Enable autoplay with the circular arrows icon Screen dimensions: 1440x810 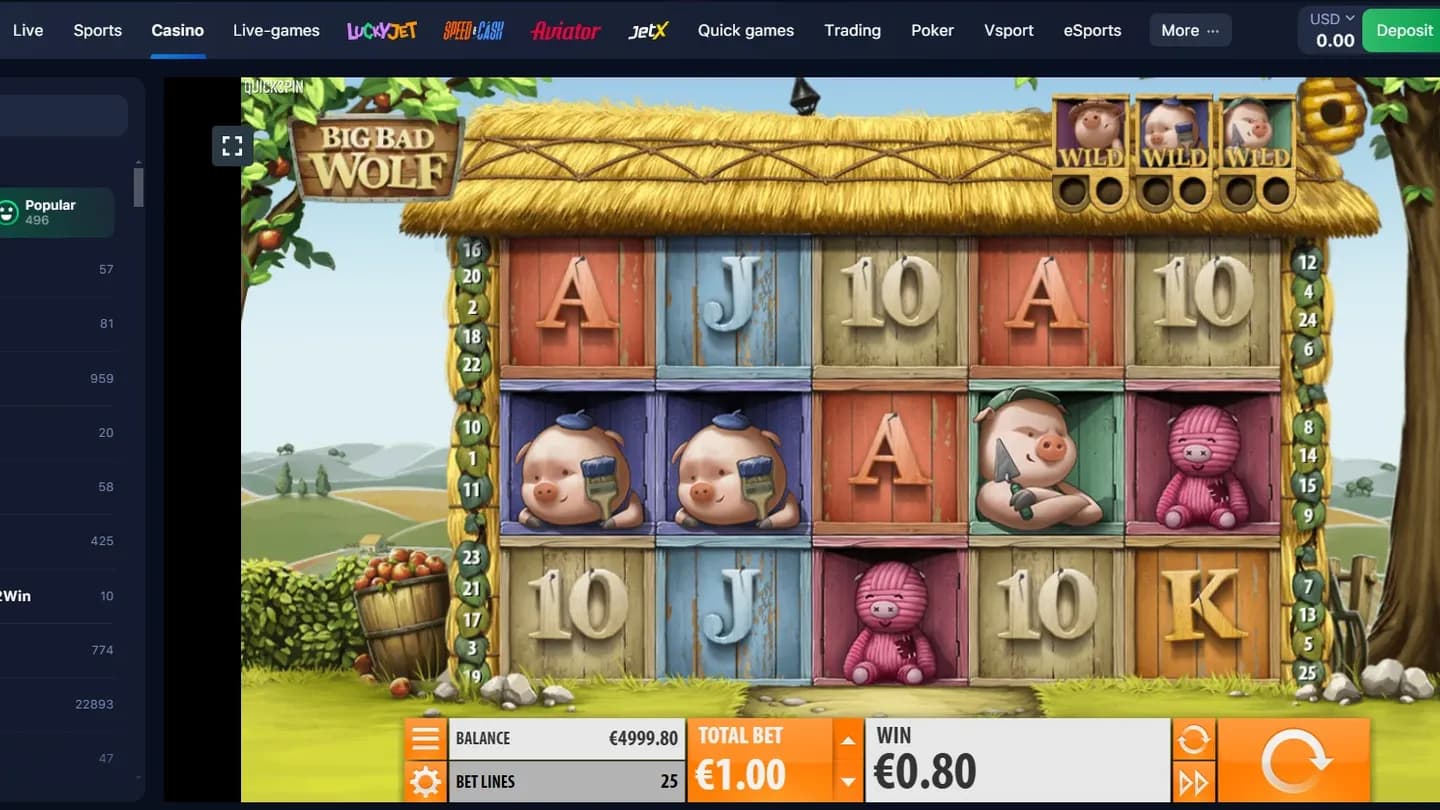click(x=1192, y=737)
